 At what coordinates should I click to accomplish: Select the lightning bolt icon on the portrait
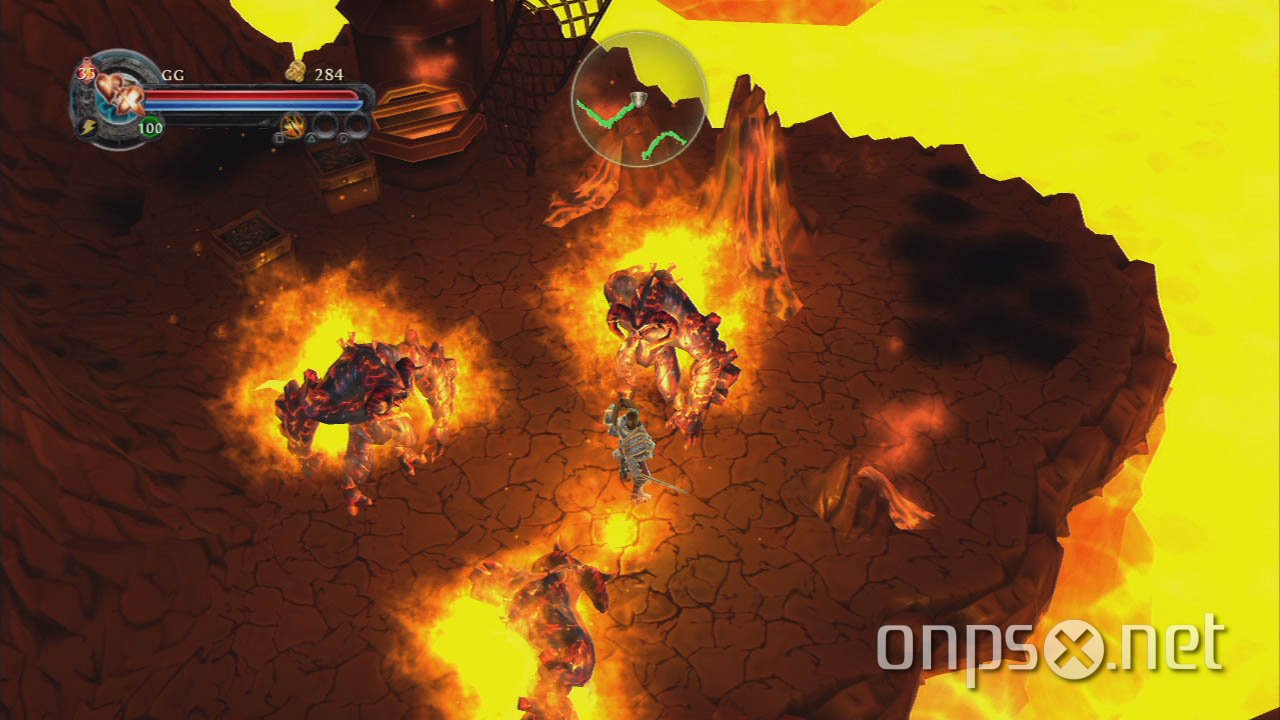tap(88, 126)
